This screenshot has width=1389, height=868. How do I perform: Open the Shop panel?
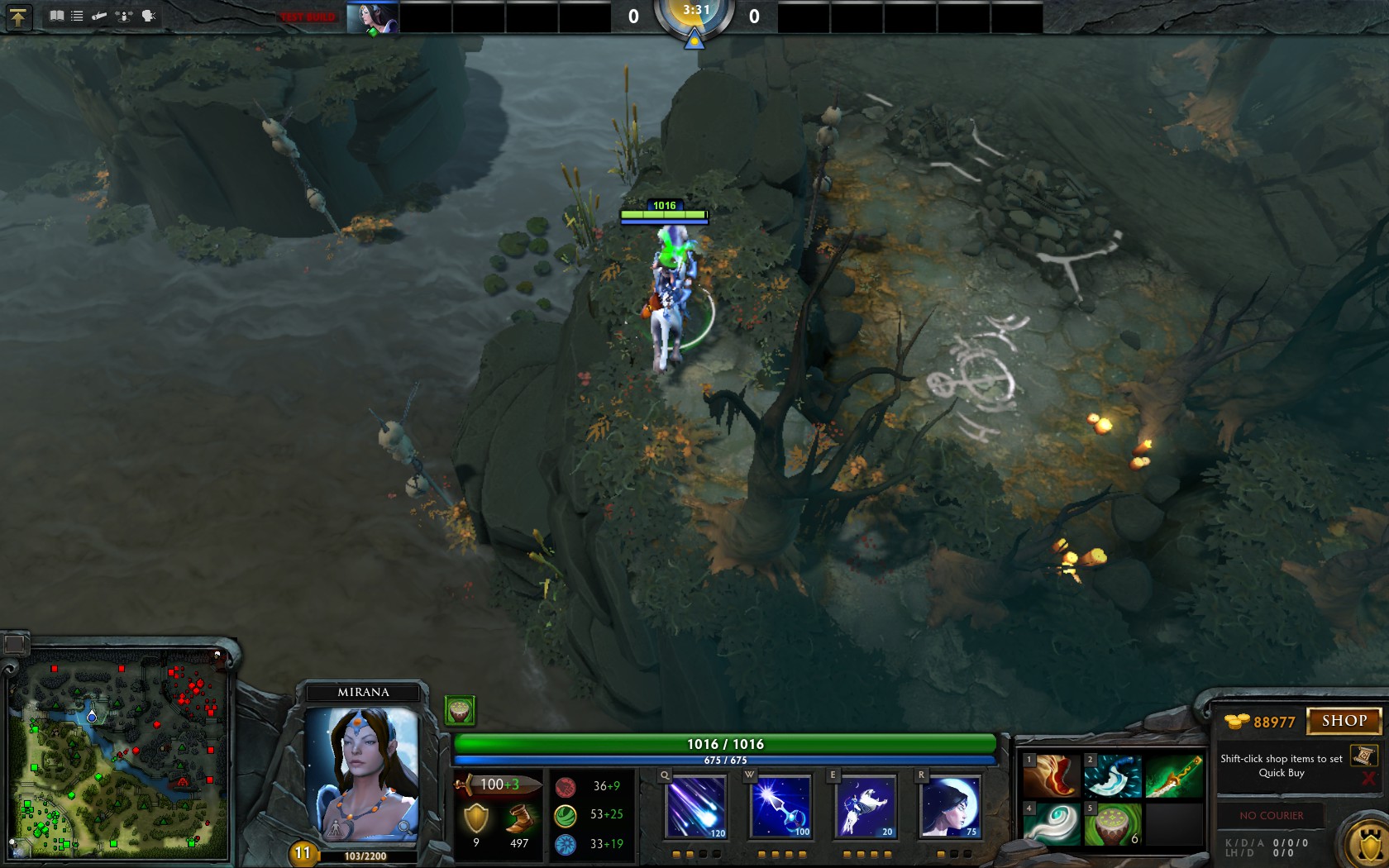tap(1344, 721)
